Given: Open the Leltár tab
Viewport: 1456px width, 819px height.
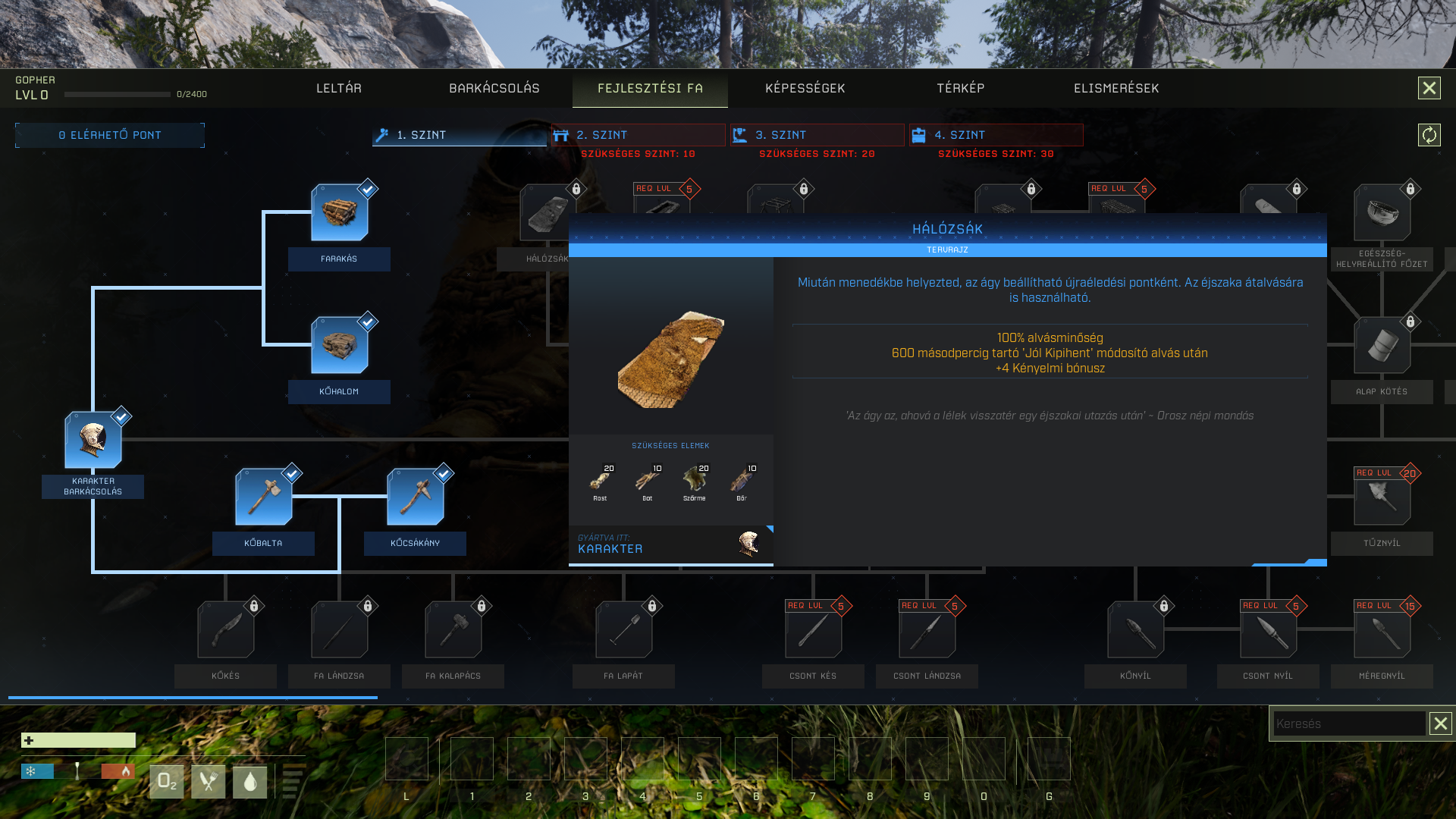Looking at the screenshot, I should [338, 89].
